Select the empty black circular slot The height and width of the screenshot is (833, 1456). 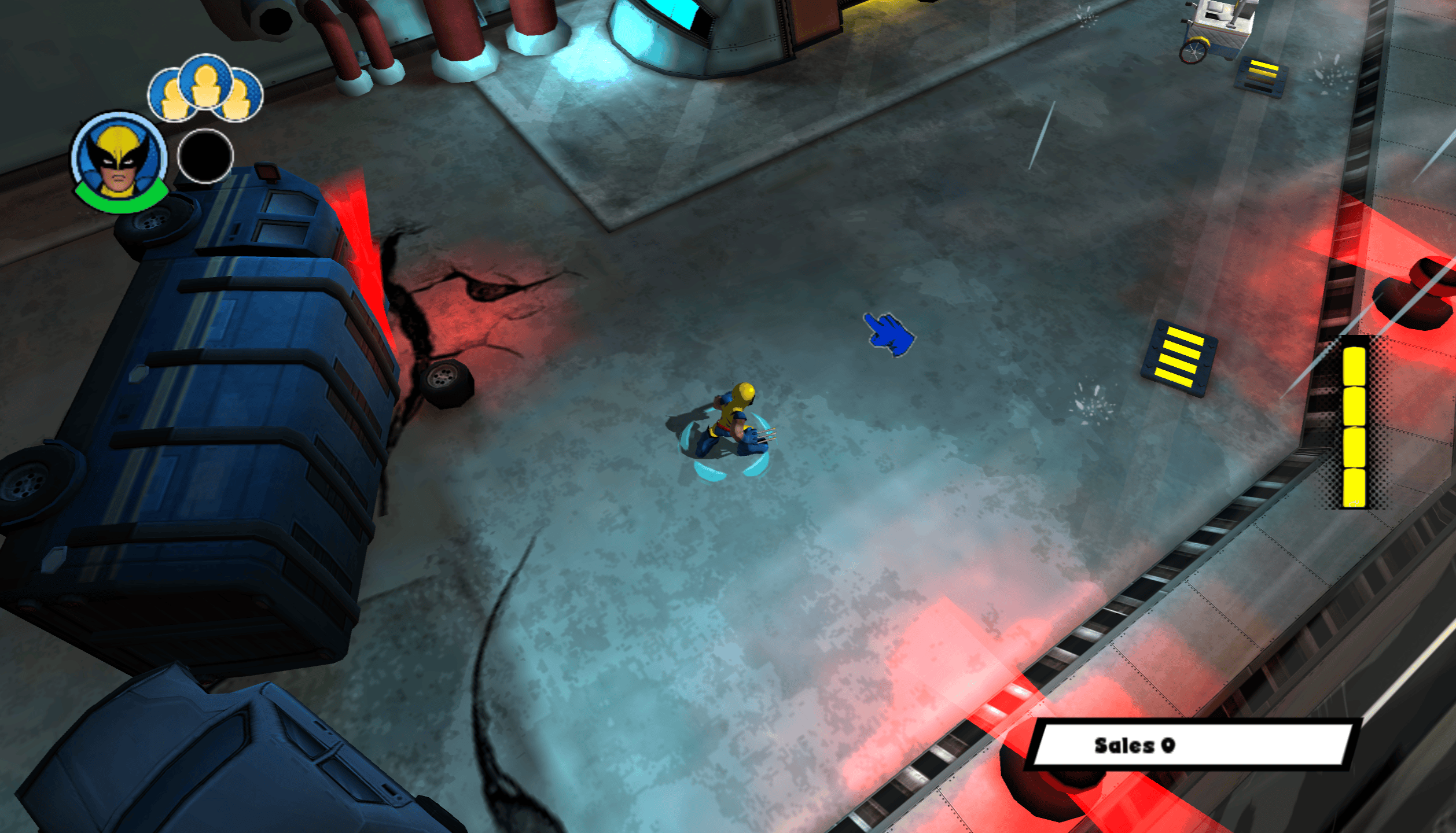205,156
